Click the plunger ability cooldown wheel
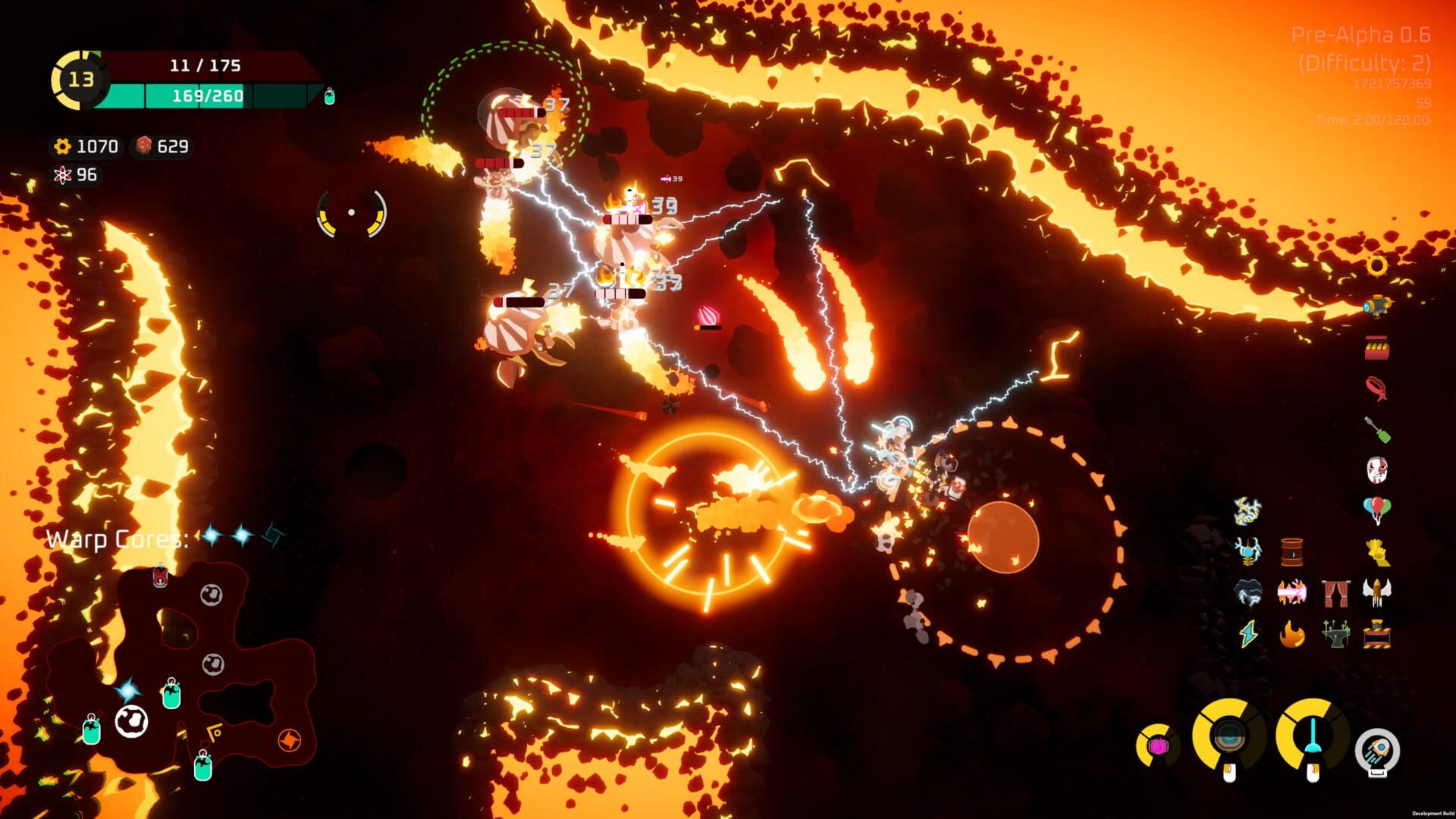This screenshot has height=819, width=1456. 1313,734
